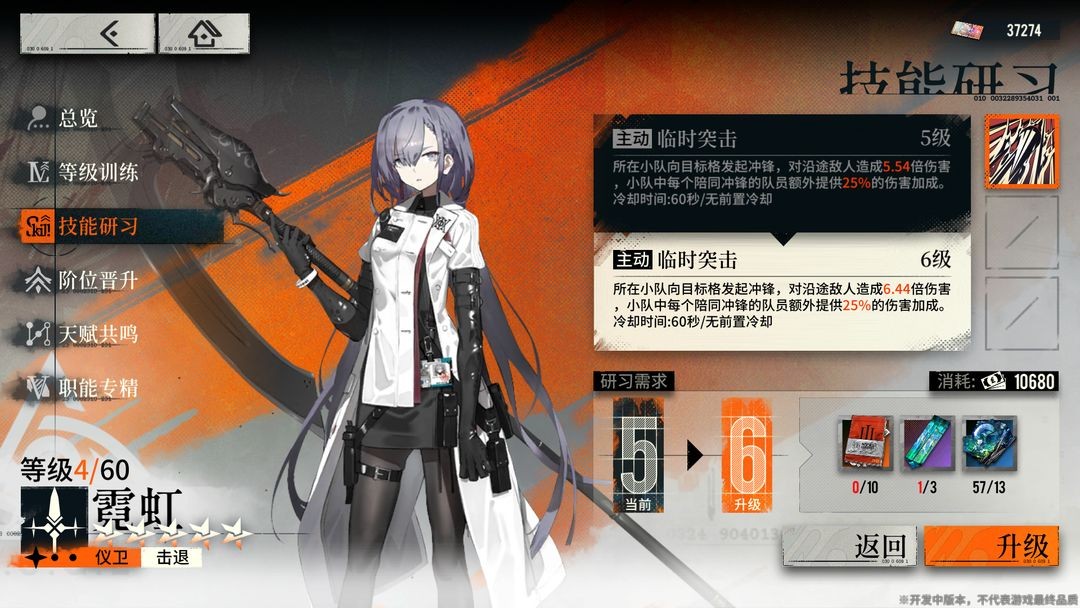Switch to the 等级训练 tab

click(x=96, y=172)
